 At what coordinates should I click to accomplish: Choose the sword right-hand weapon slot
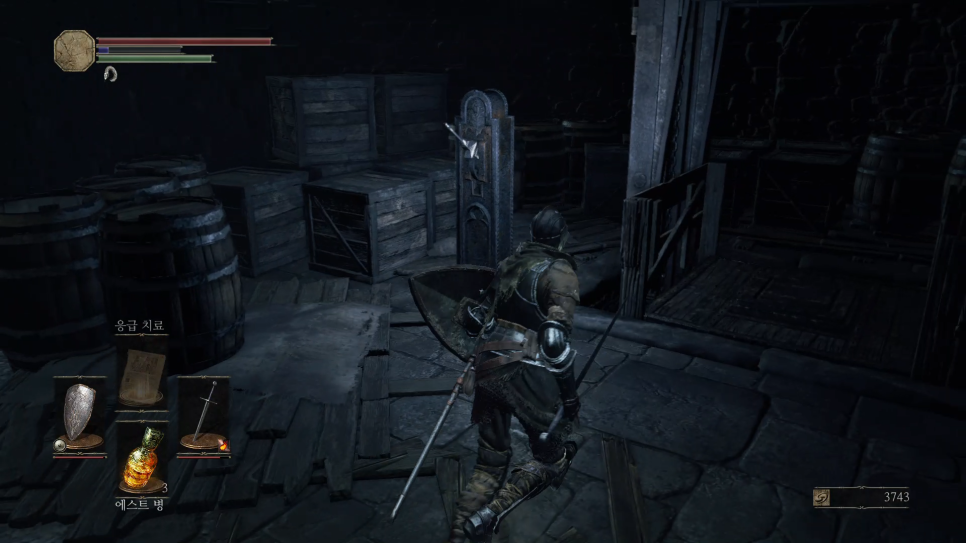point(203,412)
